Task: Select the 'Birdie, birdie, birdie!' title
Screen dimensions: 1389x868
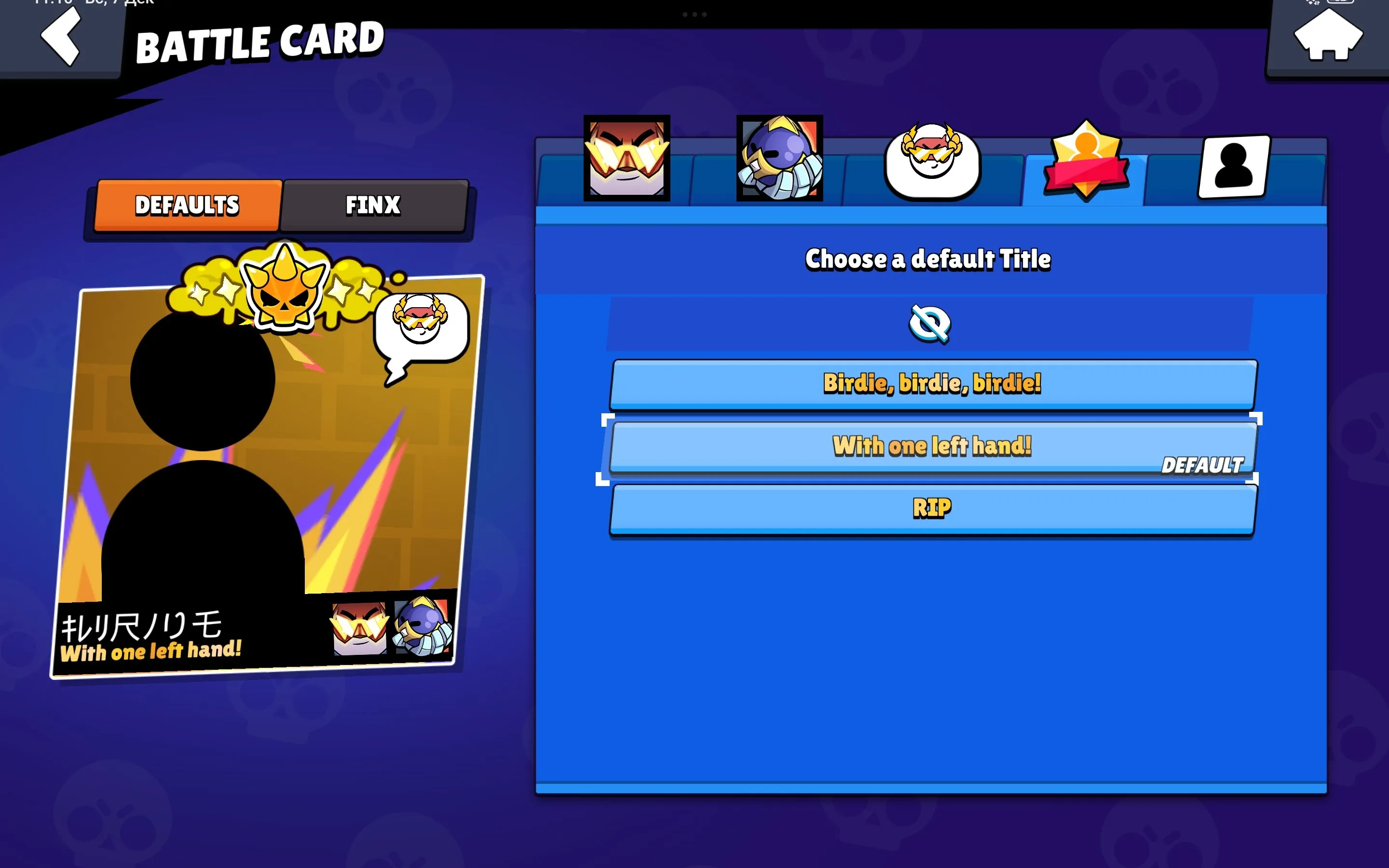Action: click(931, 385)
